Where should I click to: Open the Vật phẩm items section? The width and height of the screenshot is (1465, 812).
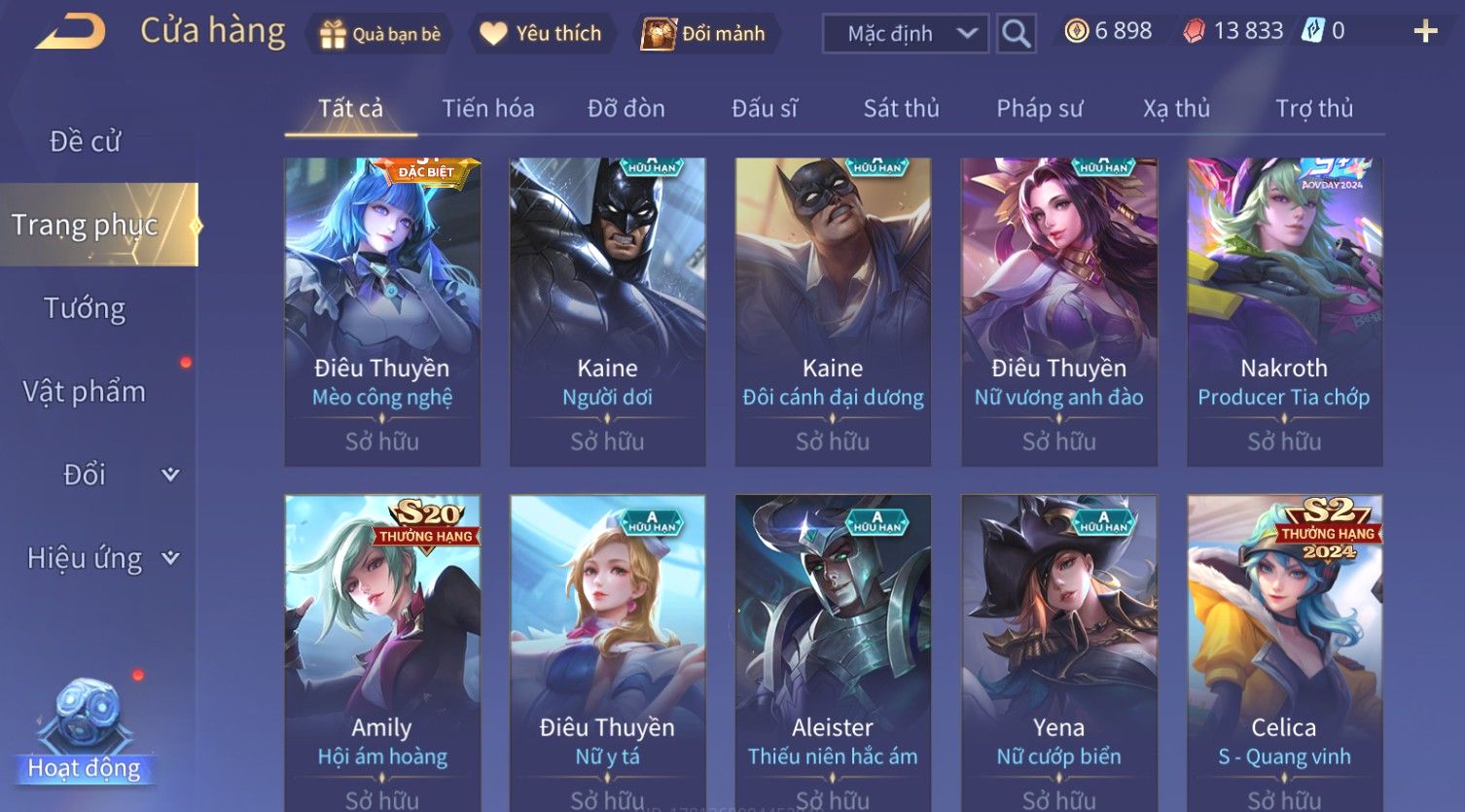coord(85,392)
